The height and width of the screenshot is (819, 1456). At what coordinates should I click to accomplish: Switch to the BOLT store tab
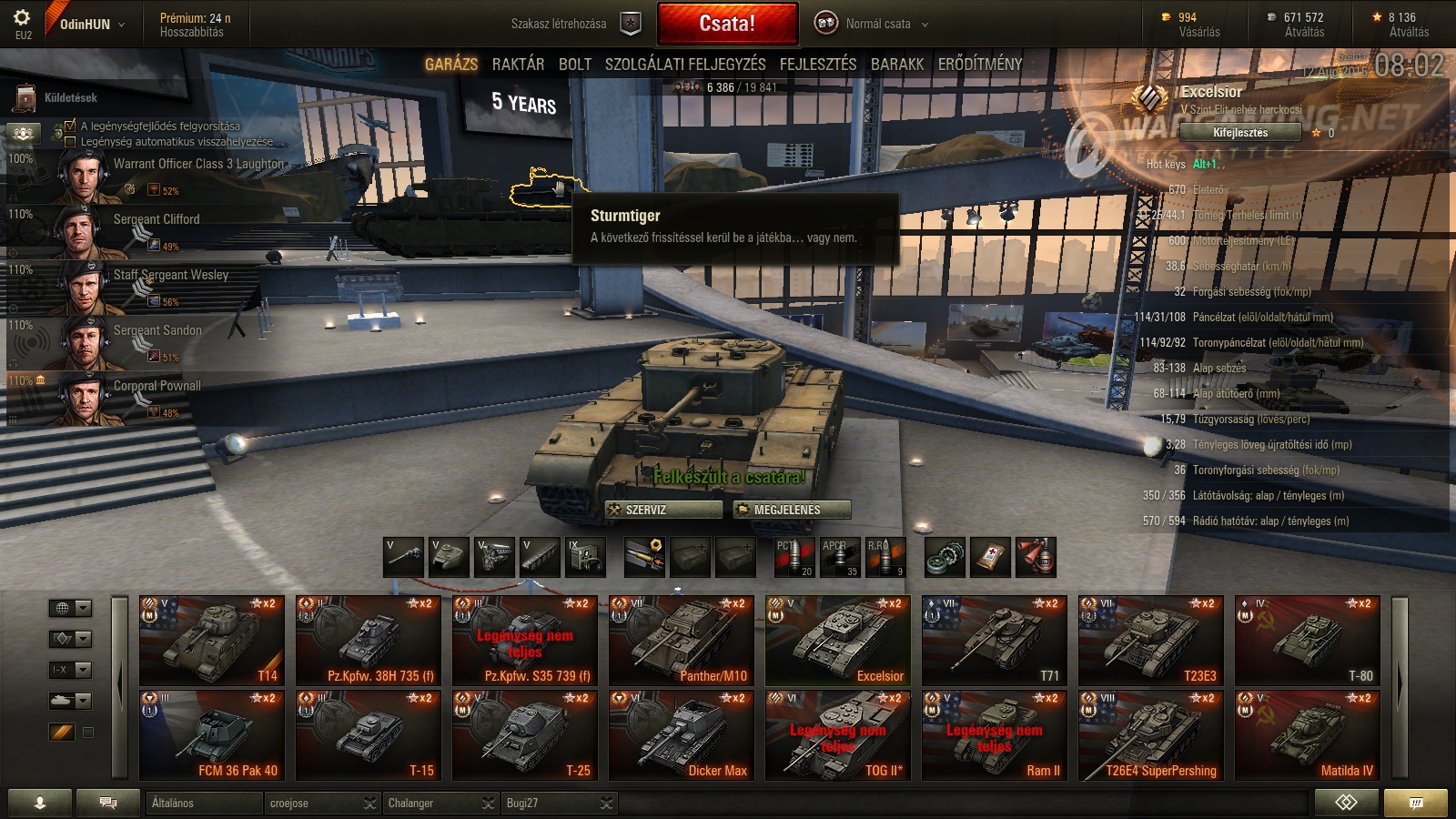pyautogui.click(x=574, y=65)
